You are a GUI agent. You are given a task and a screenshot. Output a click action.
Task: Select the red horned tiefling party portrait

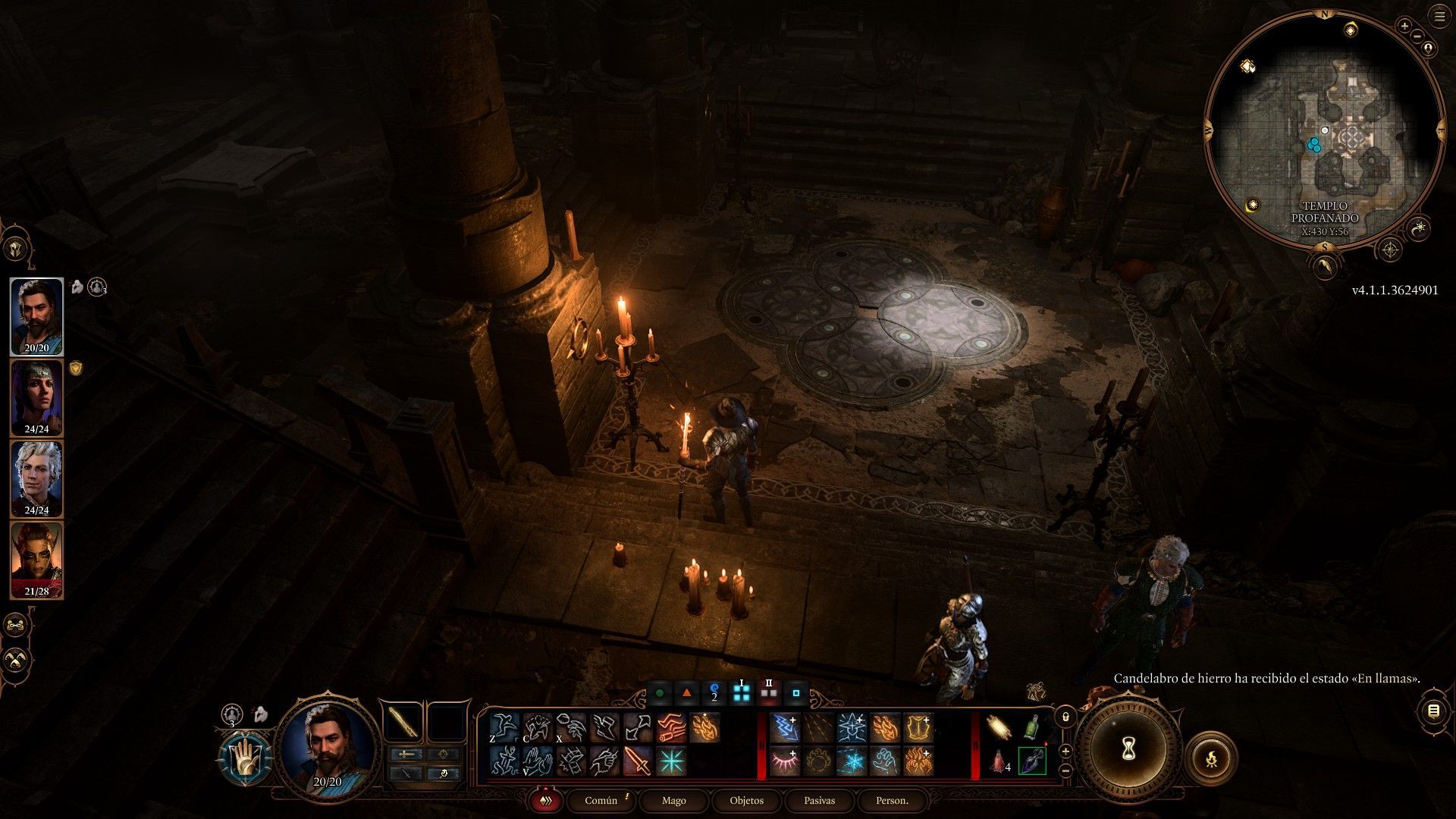pos(36,560)
